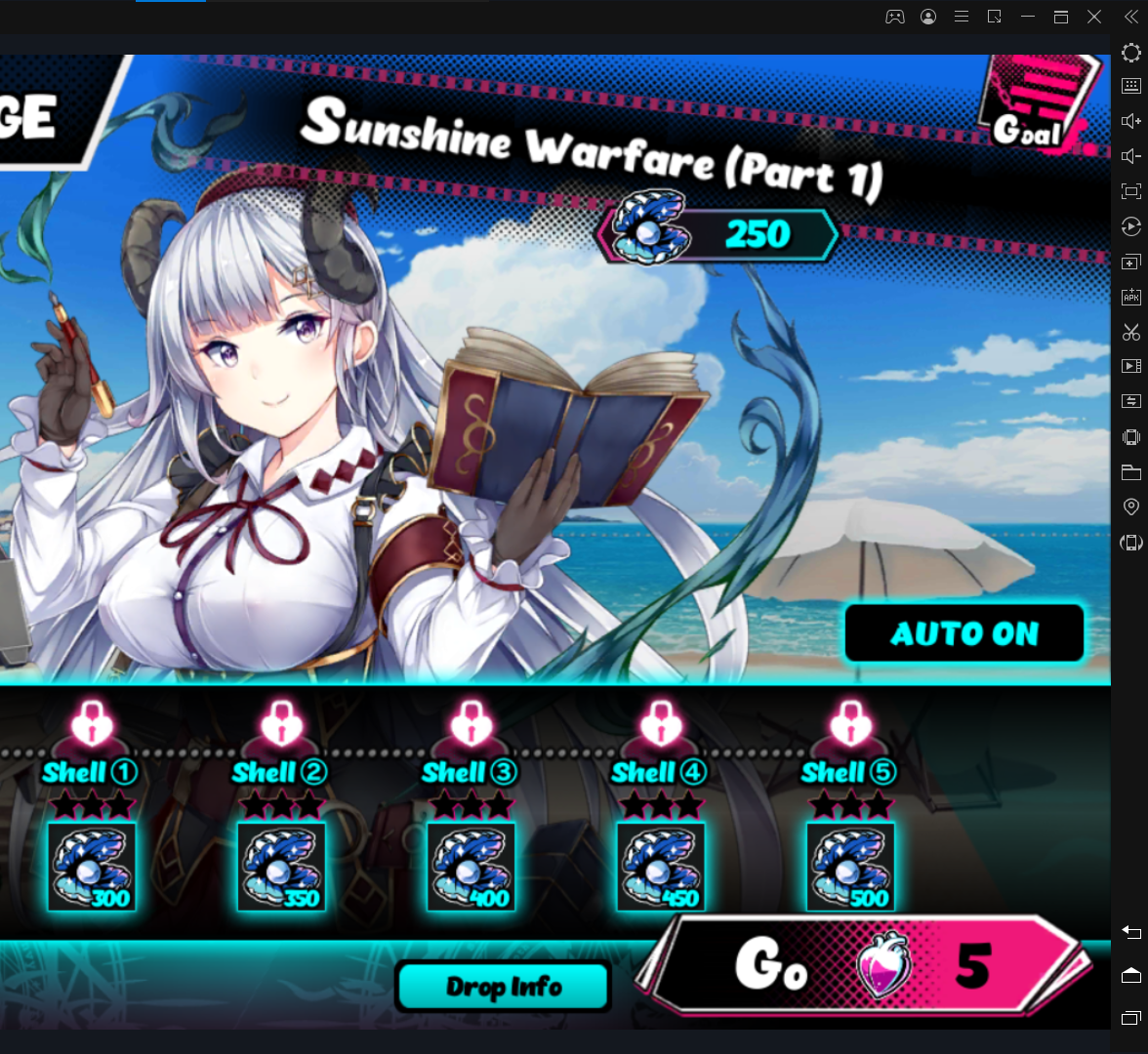Select the Shell 2 stage reward
1148x1054 pixels.
(x=281, y=867)
